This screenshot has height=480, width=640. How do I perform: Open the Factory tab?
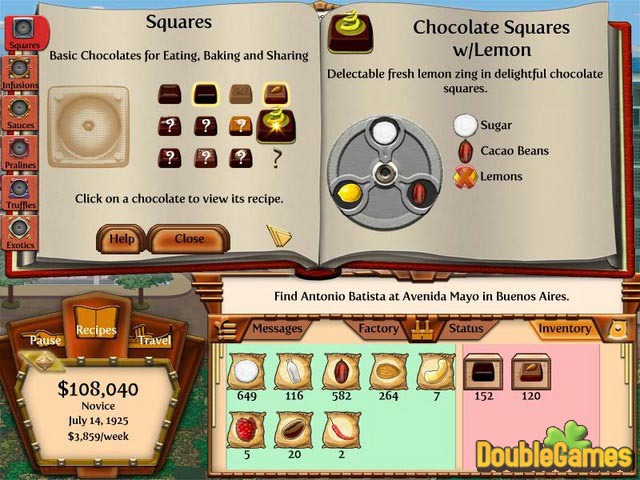click(x=379, y=328)
